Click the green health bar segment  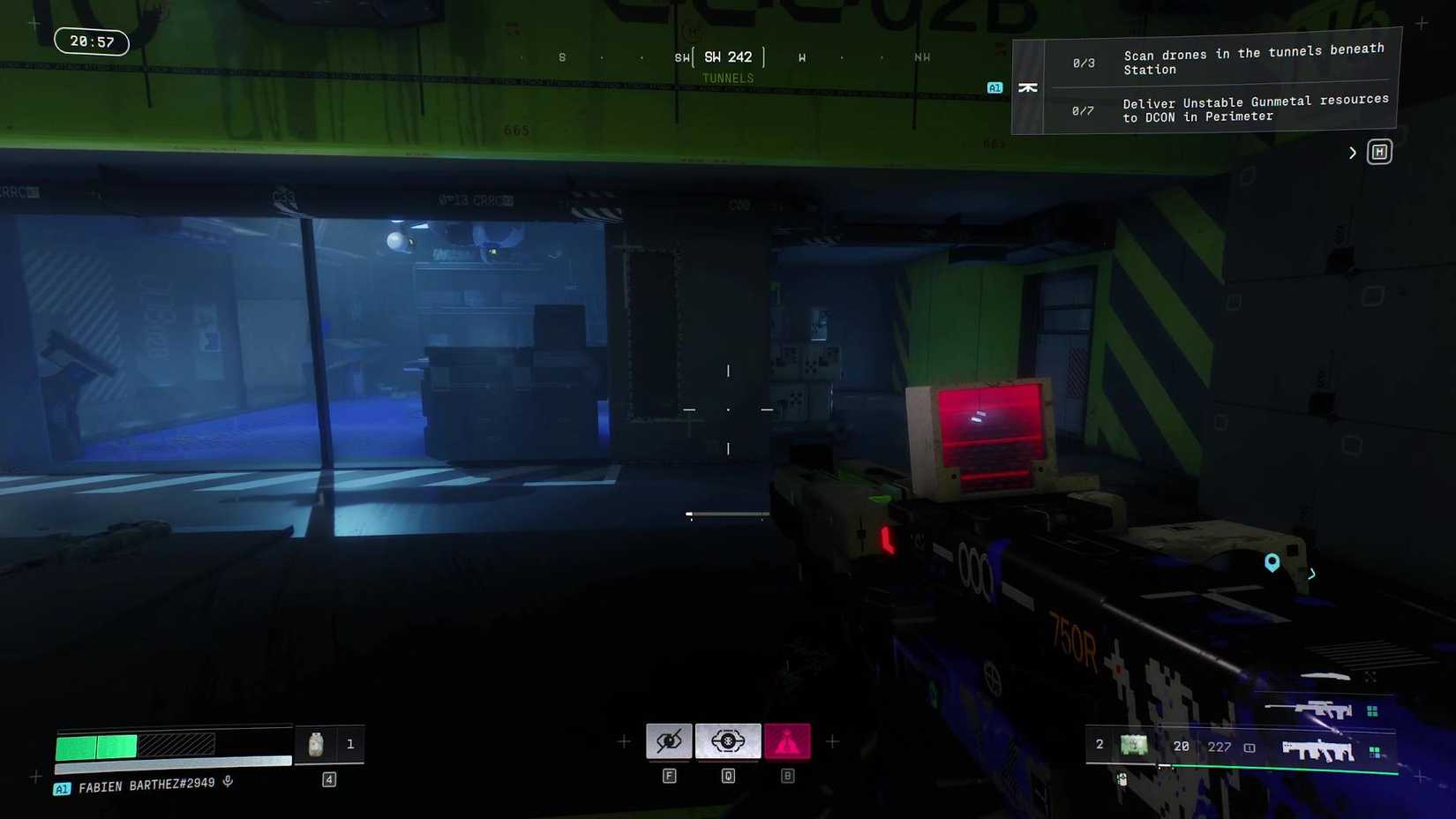coord(97,746)
